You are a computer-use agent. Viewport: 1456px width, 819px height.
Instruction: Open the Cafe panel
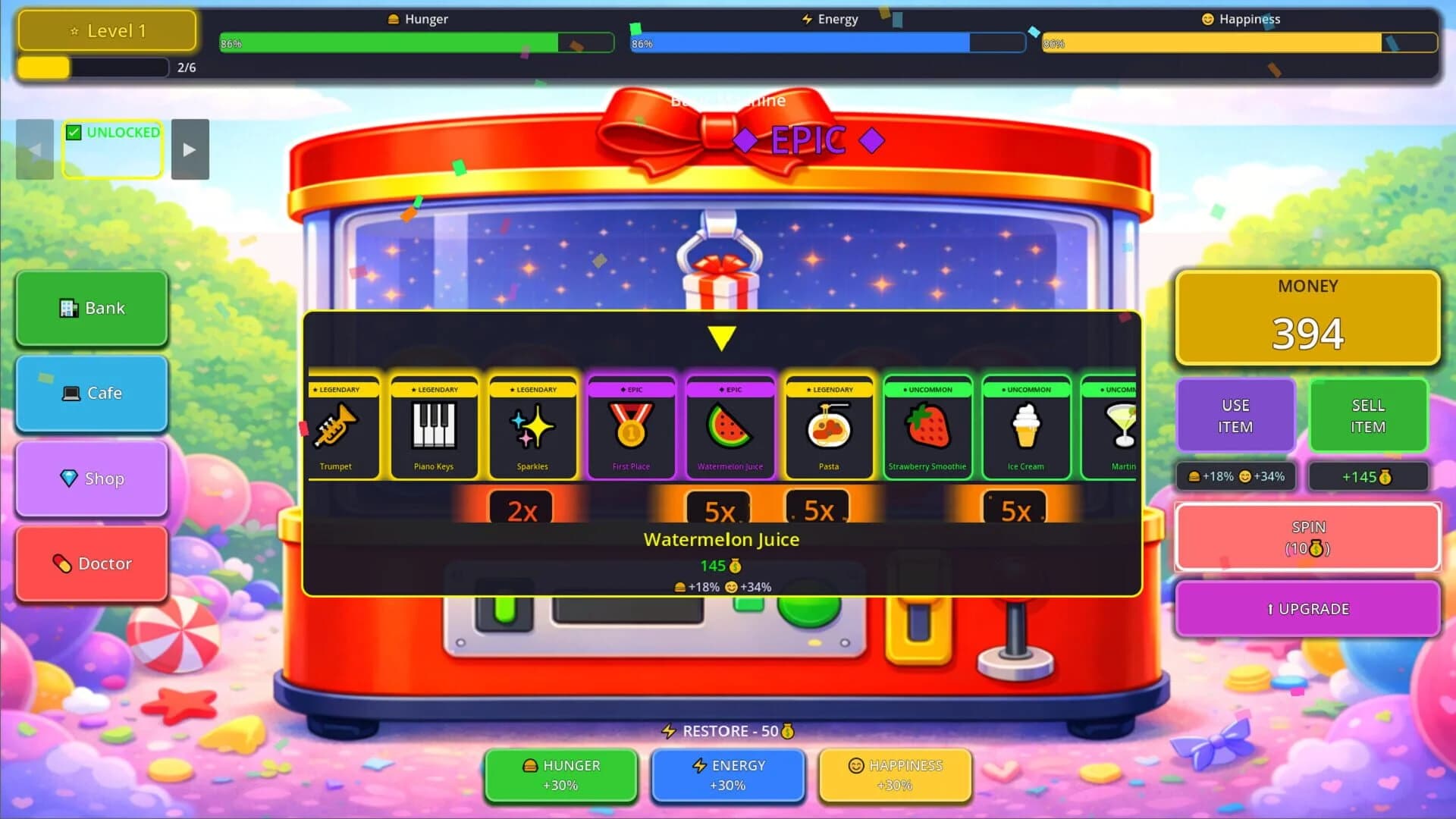(x=91, y=393)
